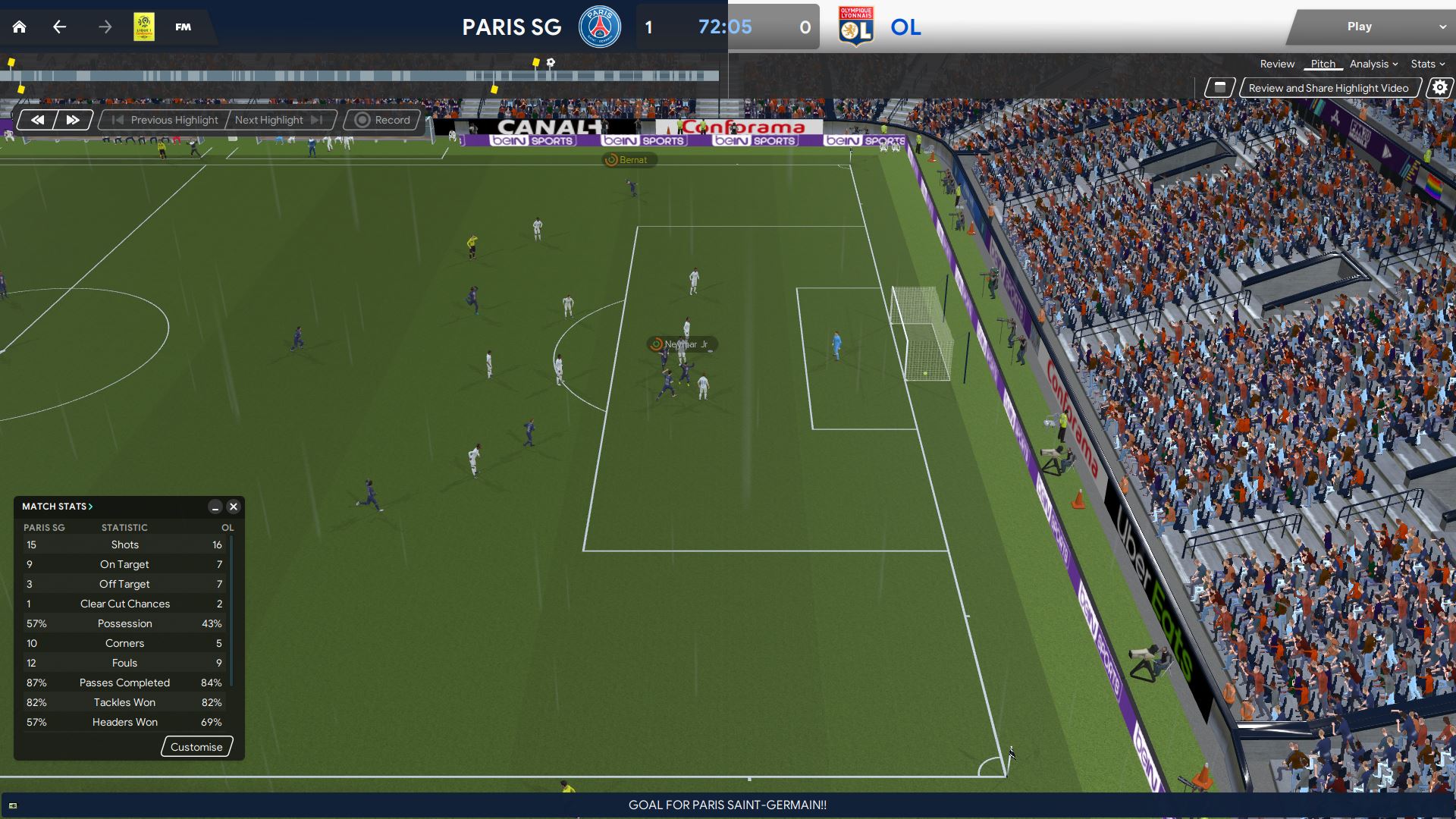Select the Pitch view tab
Image resolution: width=1456 pixels, height=819 pixels.
1323,64
